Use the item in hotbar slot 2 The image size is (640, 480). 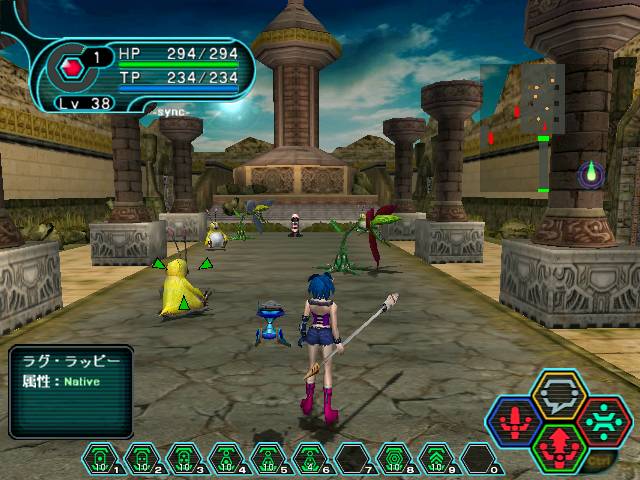click(x=143, y=458)
